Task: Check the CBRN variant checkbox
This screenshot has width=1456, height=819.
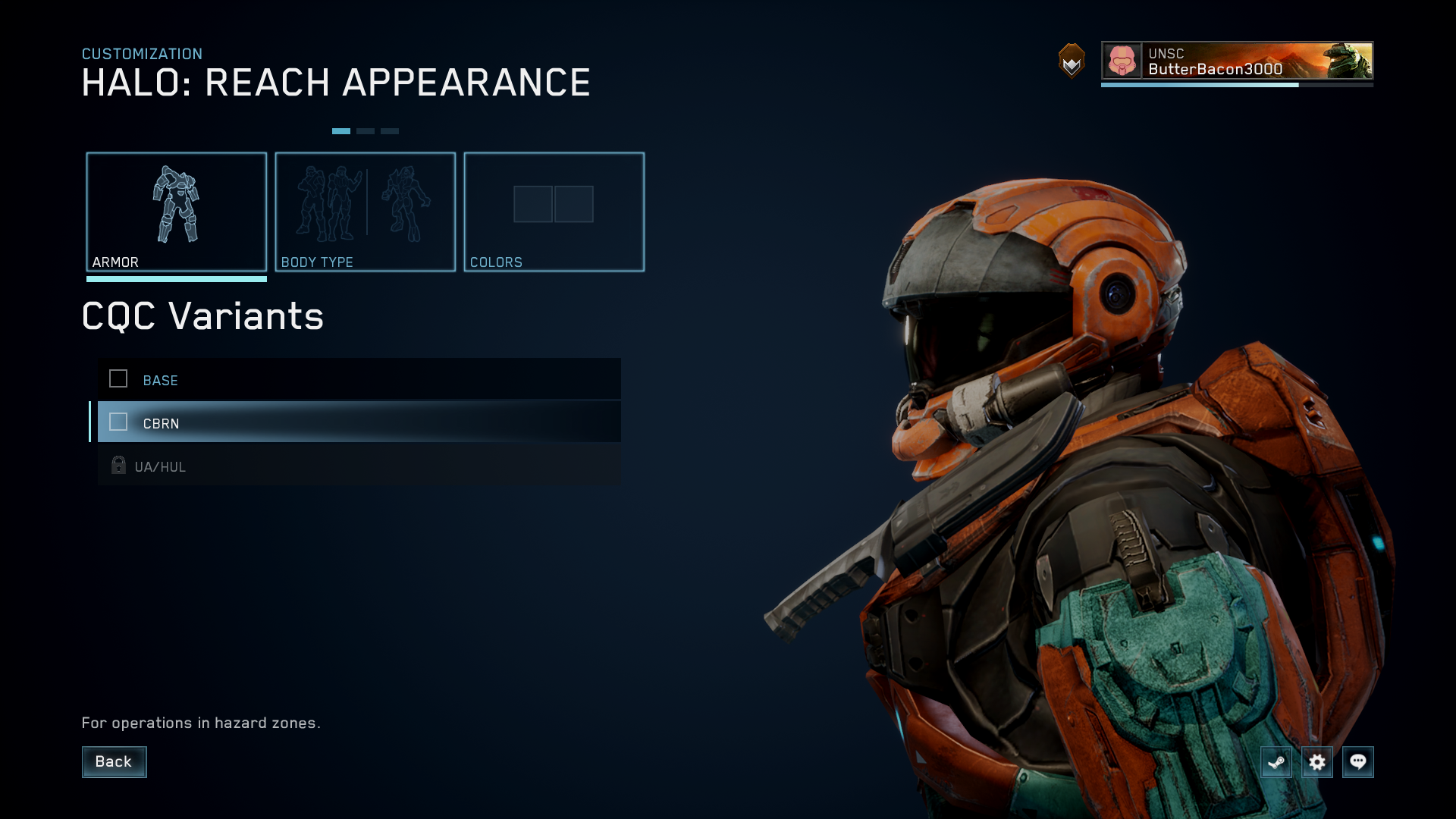Action: coord(118,422)
